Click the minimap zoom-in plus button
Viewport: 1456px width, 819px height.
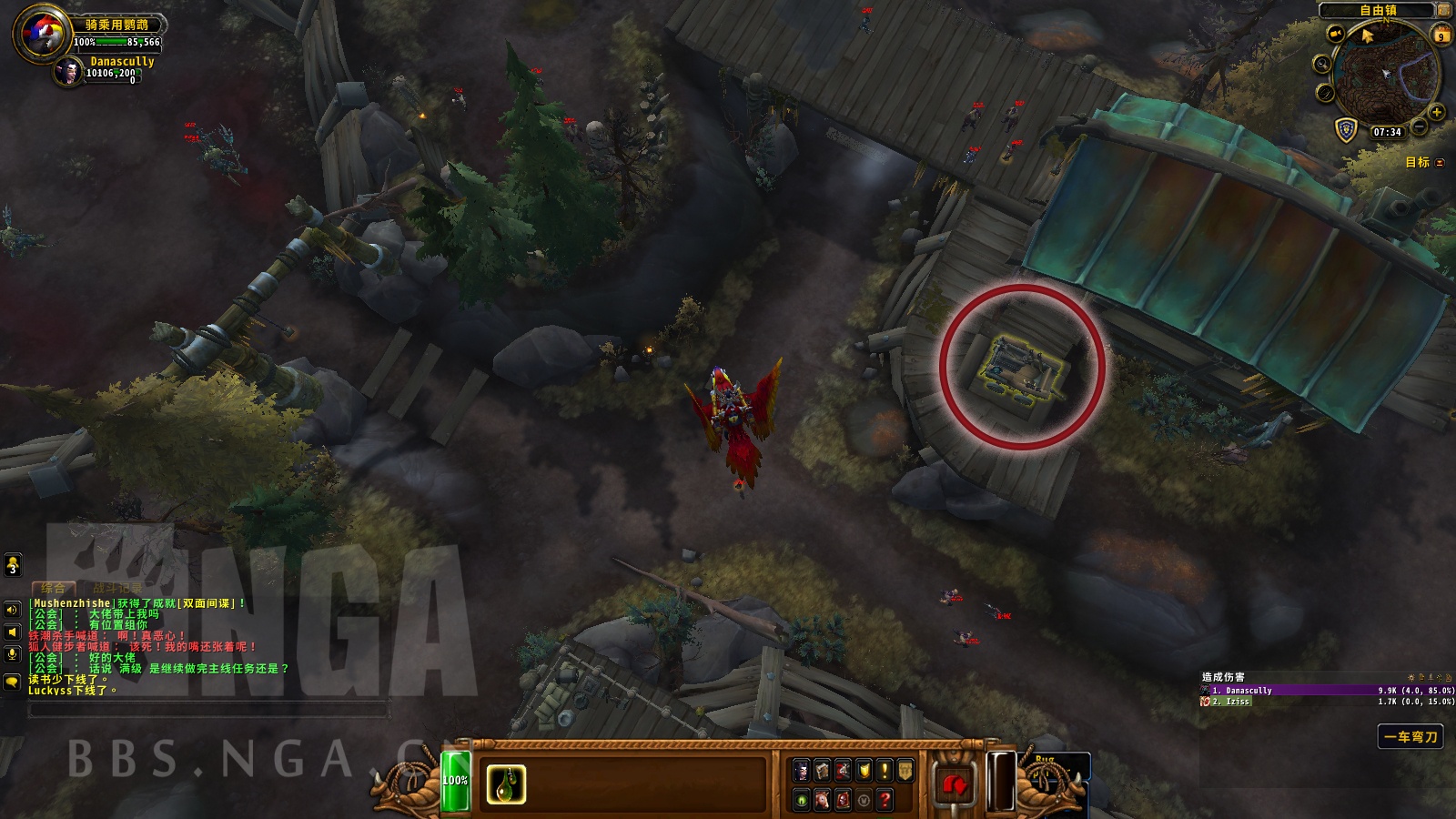tap(1438, 113)
